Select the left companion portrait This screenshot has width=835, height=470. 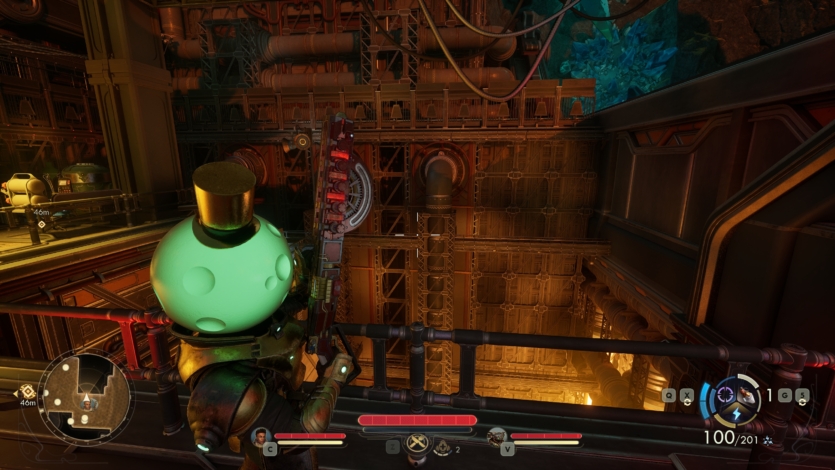[261, 435]
